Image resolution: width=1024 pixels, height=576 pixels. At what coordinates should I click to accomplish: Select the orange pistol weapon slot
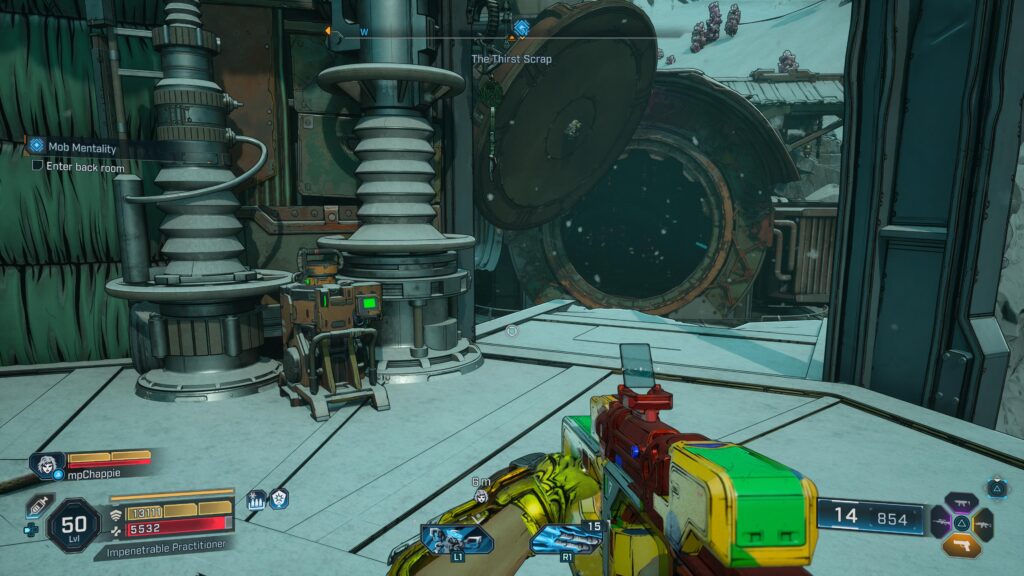click(962, 545)
